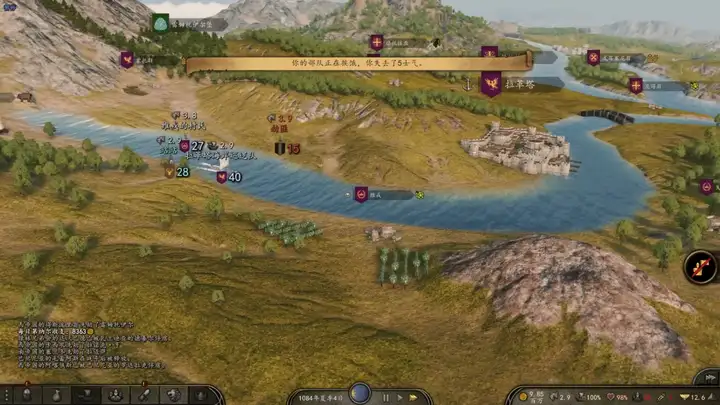
Task: Select the red party marker with 15 troops
Action: (280, 148)
